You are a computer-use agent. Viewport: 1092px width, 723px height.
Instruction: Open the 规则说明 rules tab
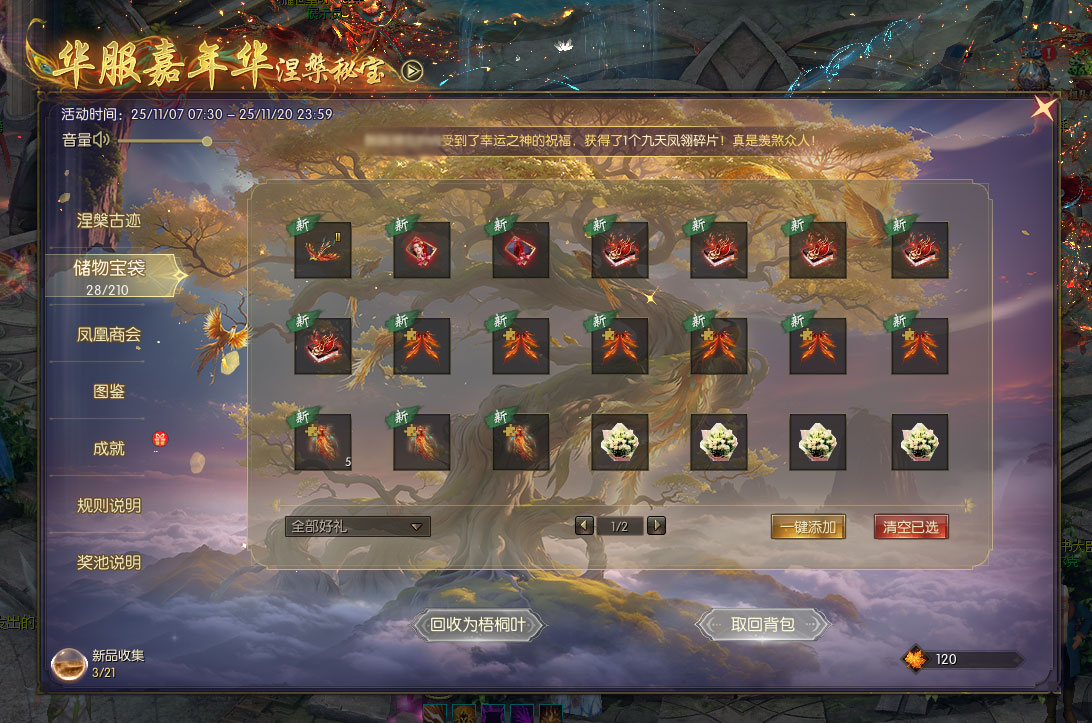[109, 505]
